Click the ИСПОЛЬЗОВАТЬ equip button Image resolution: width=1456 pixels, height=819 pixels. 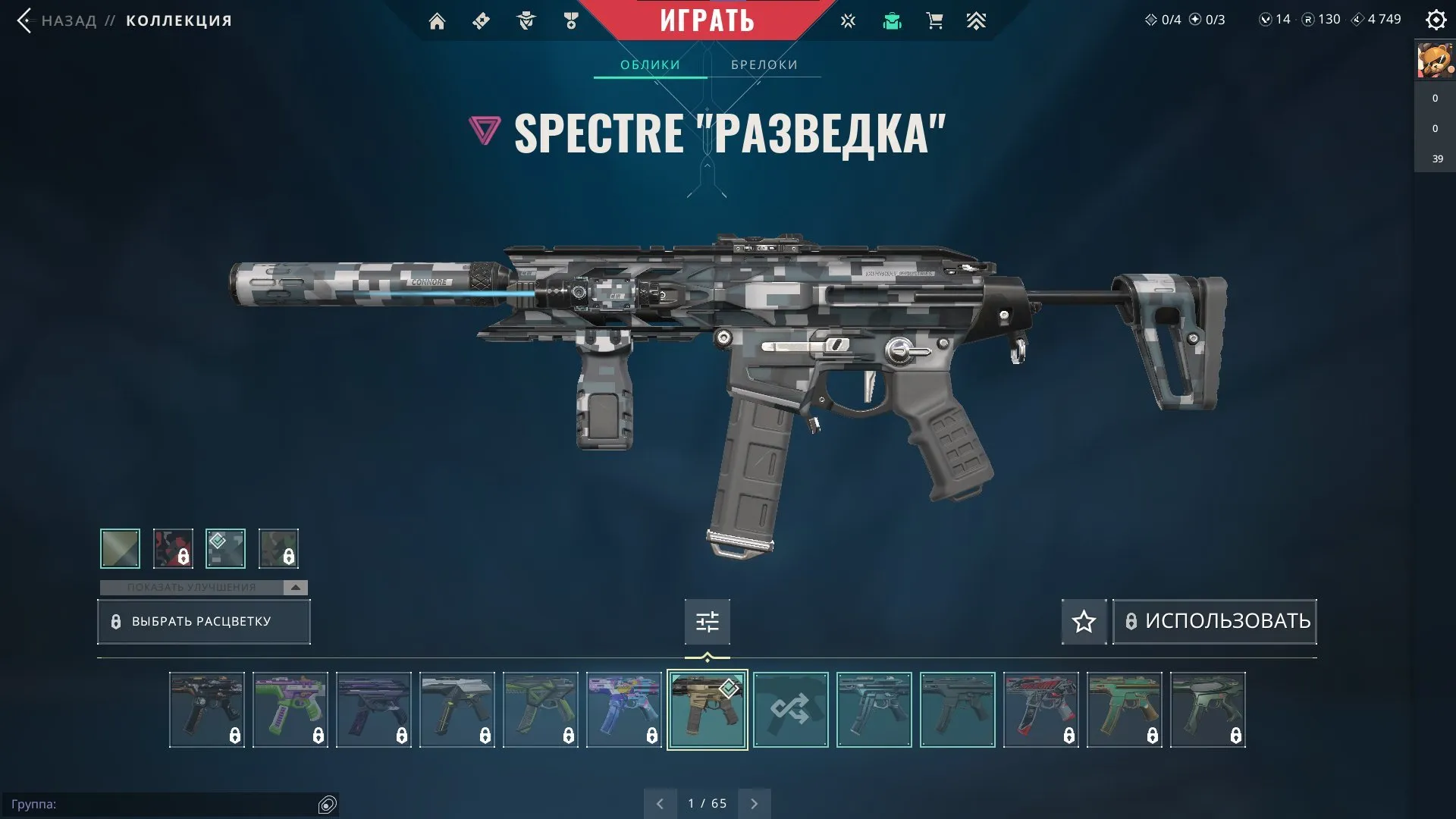[1213, 621]
